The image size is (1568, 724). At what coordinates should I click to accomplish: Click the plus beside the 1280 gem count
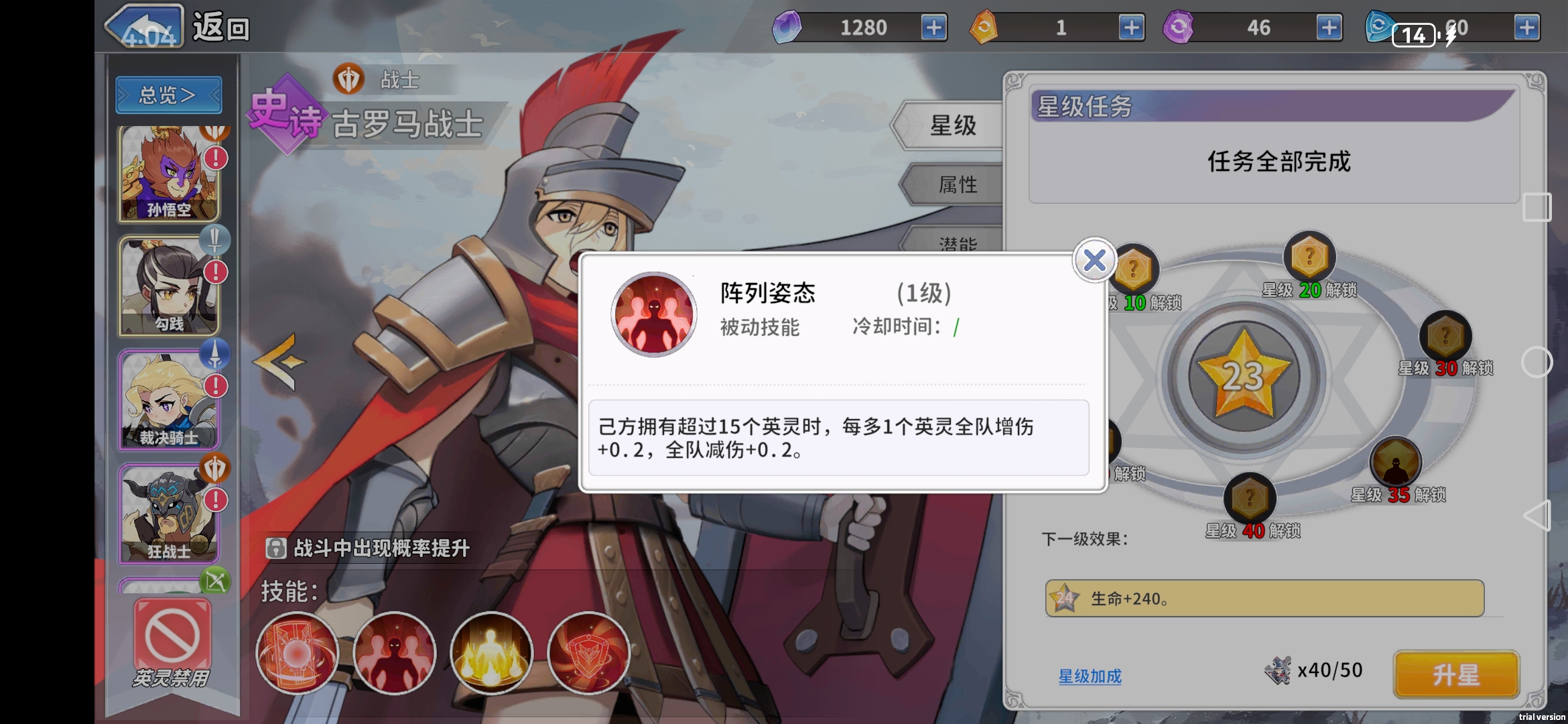pos(935,28)
